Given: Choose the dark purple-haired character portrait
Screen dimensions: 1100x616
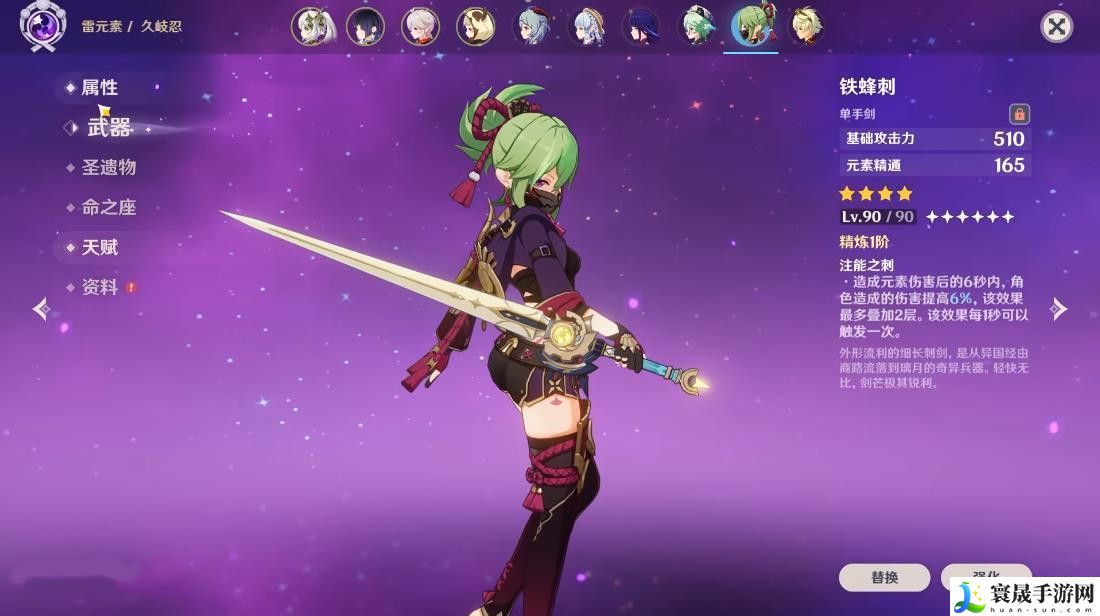Looking at the screenshot, I should [640, 27].
